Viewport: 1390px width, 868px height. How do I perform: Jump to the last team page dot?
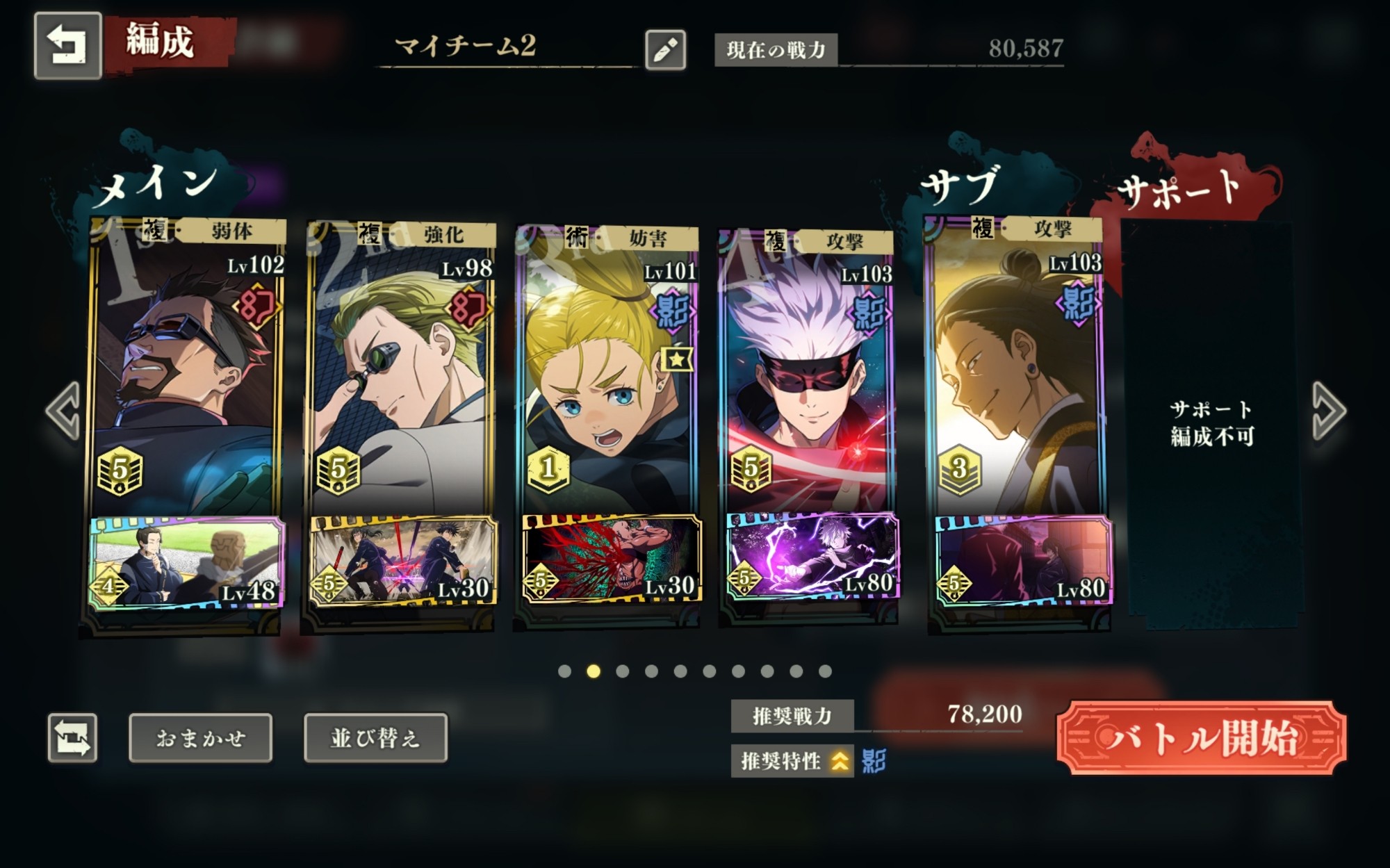825,671
